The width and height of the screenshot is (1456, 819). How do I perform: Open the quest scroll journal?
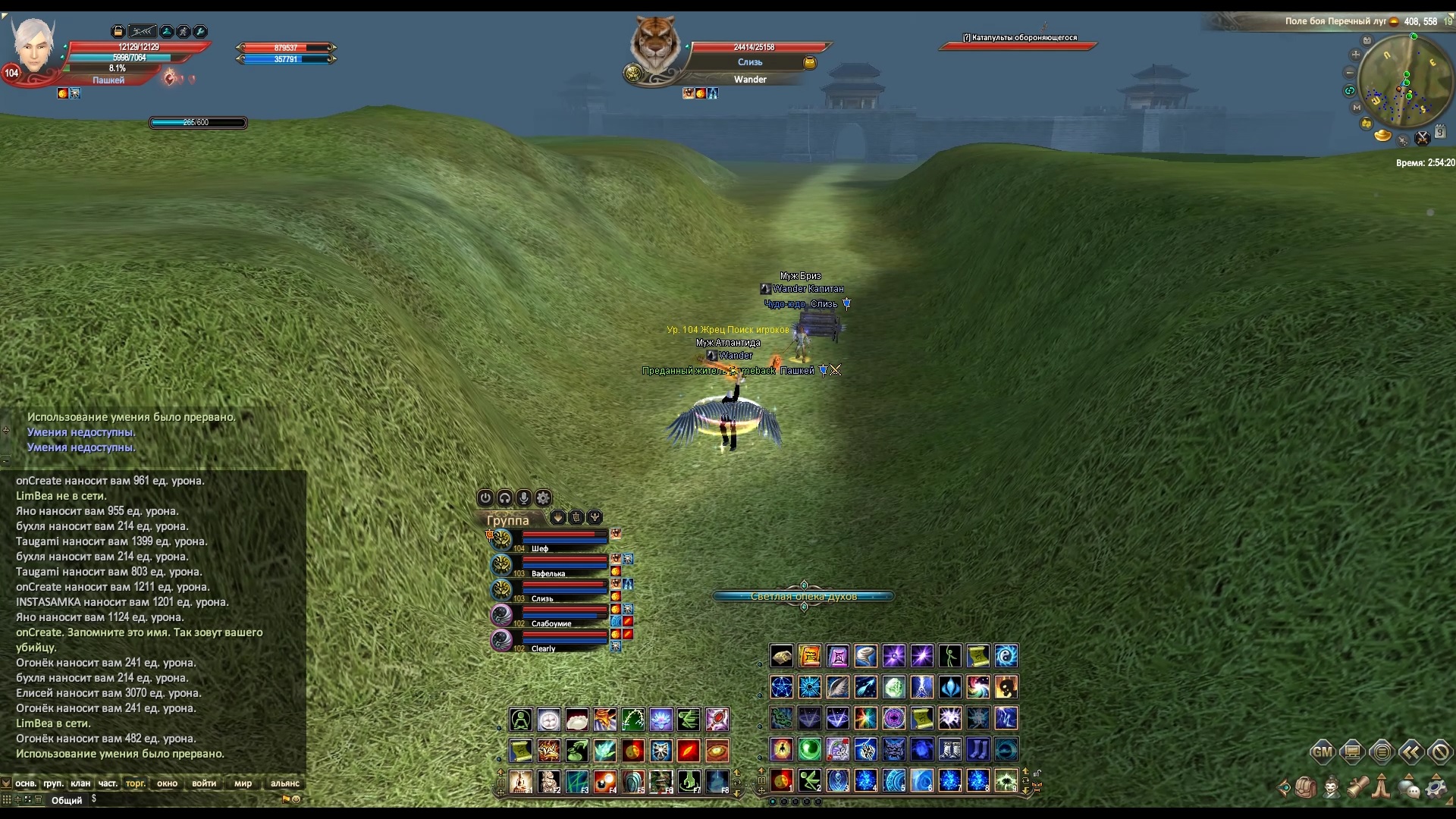pyautogui.click(x=1357, y=787)
